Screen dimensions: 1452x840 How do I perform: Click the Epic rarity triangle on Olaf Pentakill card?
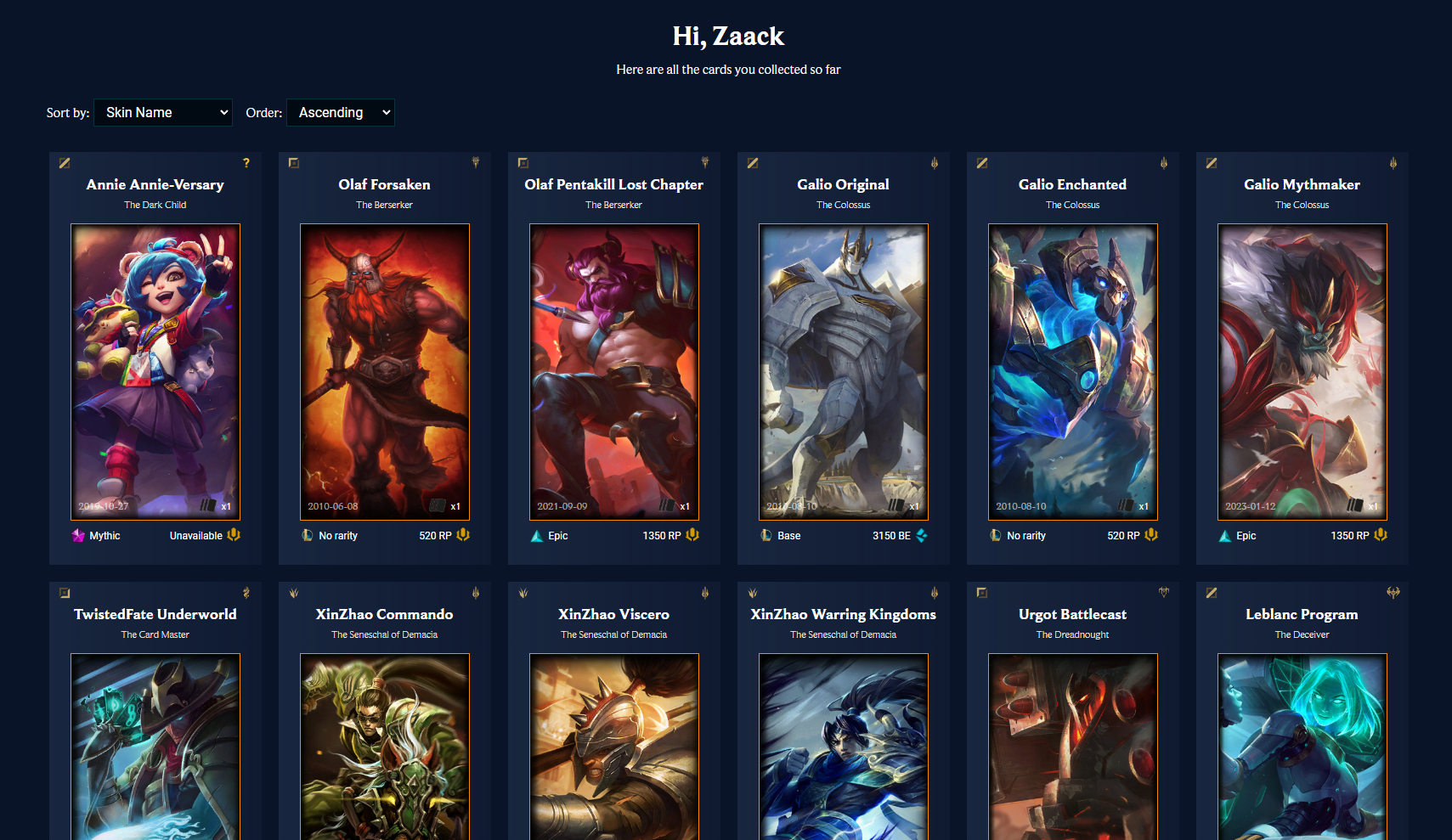pyautogui.click(x=536, y=535)
